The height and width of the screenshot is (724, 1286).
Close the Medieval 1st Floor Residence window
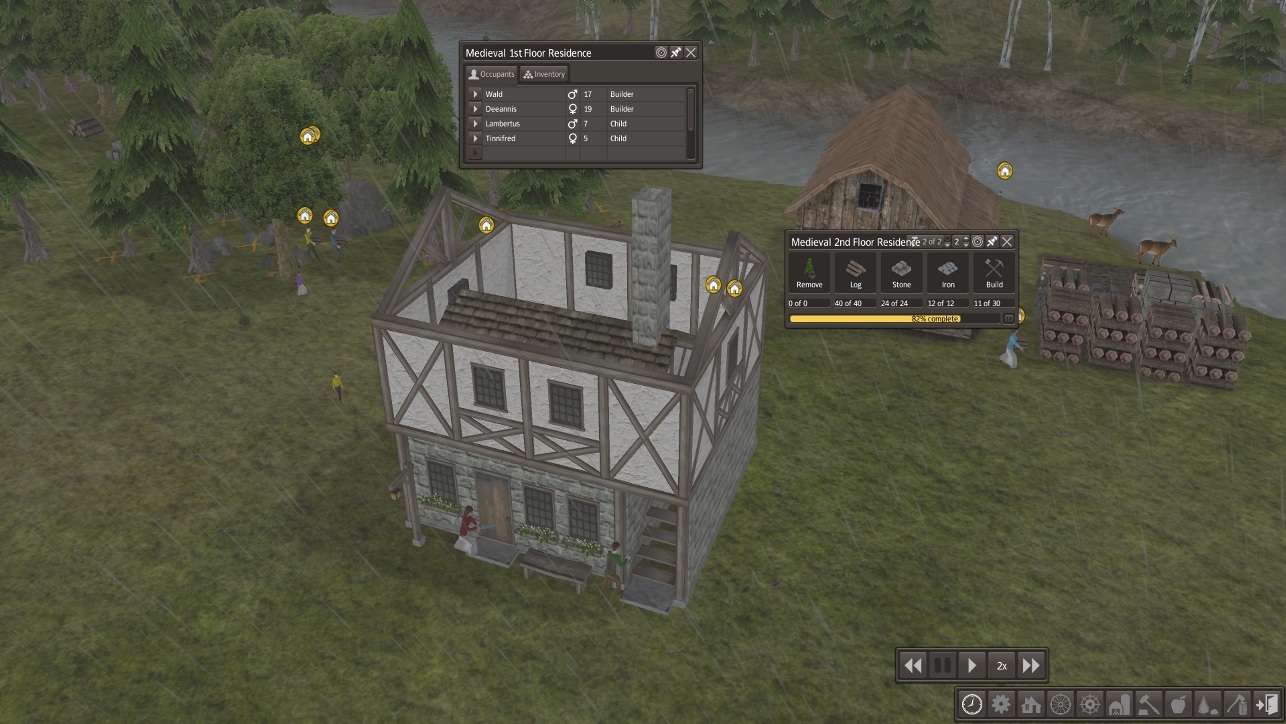691,52
